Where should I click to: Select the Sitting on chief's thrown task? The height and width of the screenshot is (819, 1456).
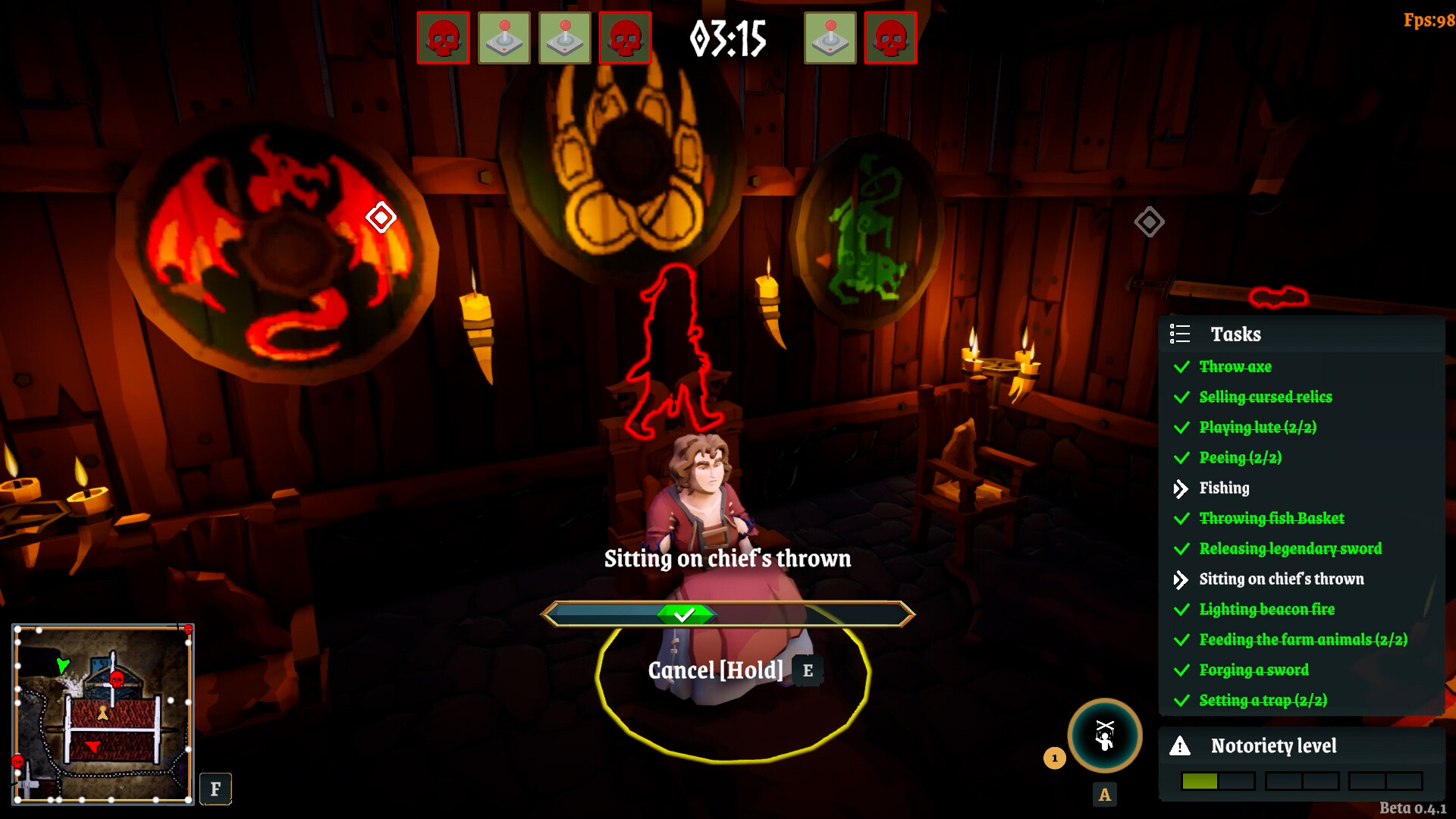1281,579
